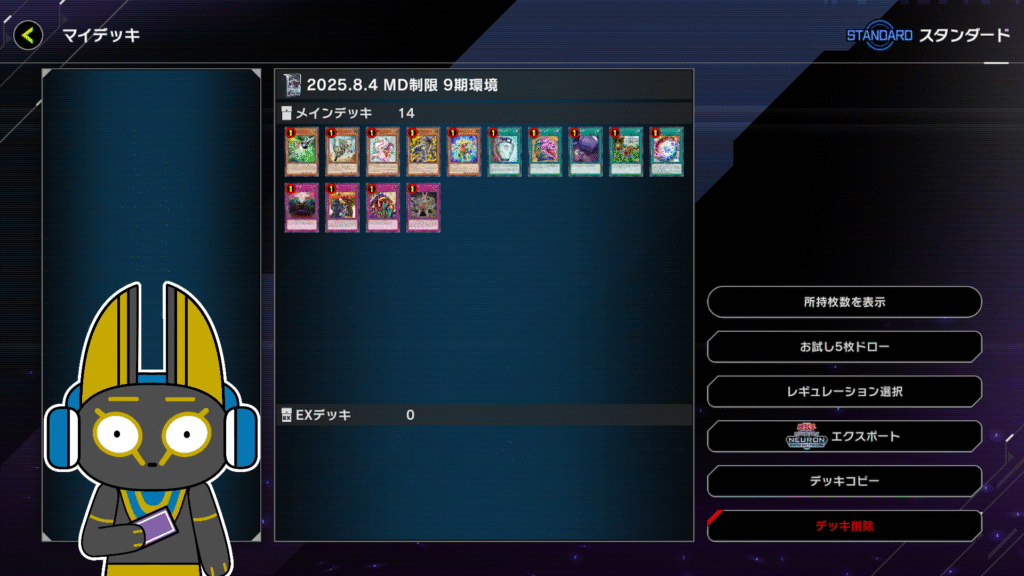Try a test draw with お試し5枚ドロー

tap(844, 347)
